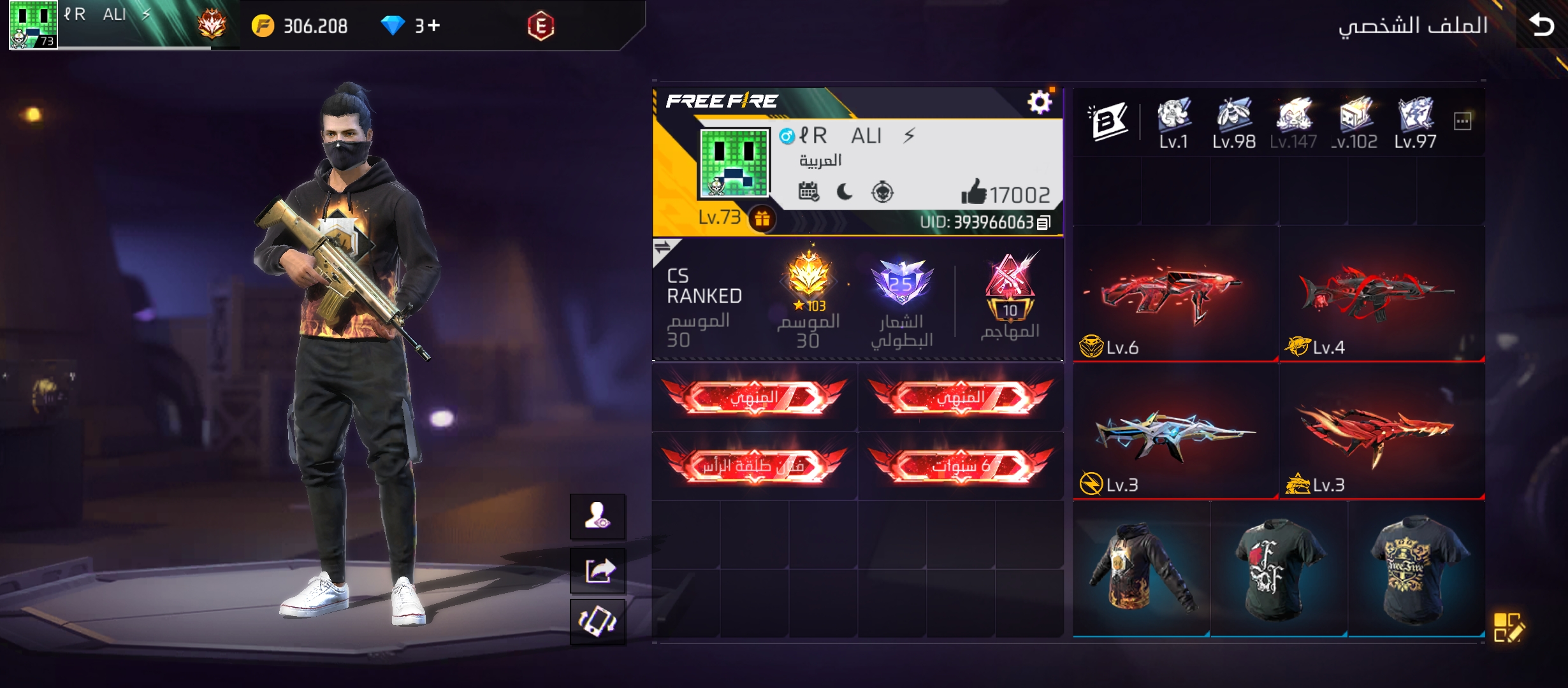This screenshot has height=688, width=1568.
Task: Open the level 25 tournament emblem
Action: [901, 283]
